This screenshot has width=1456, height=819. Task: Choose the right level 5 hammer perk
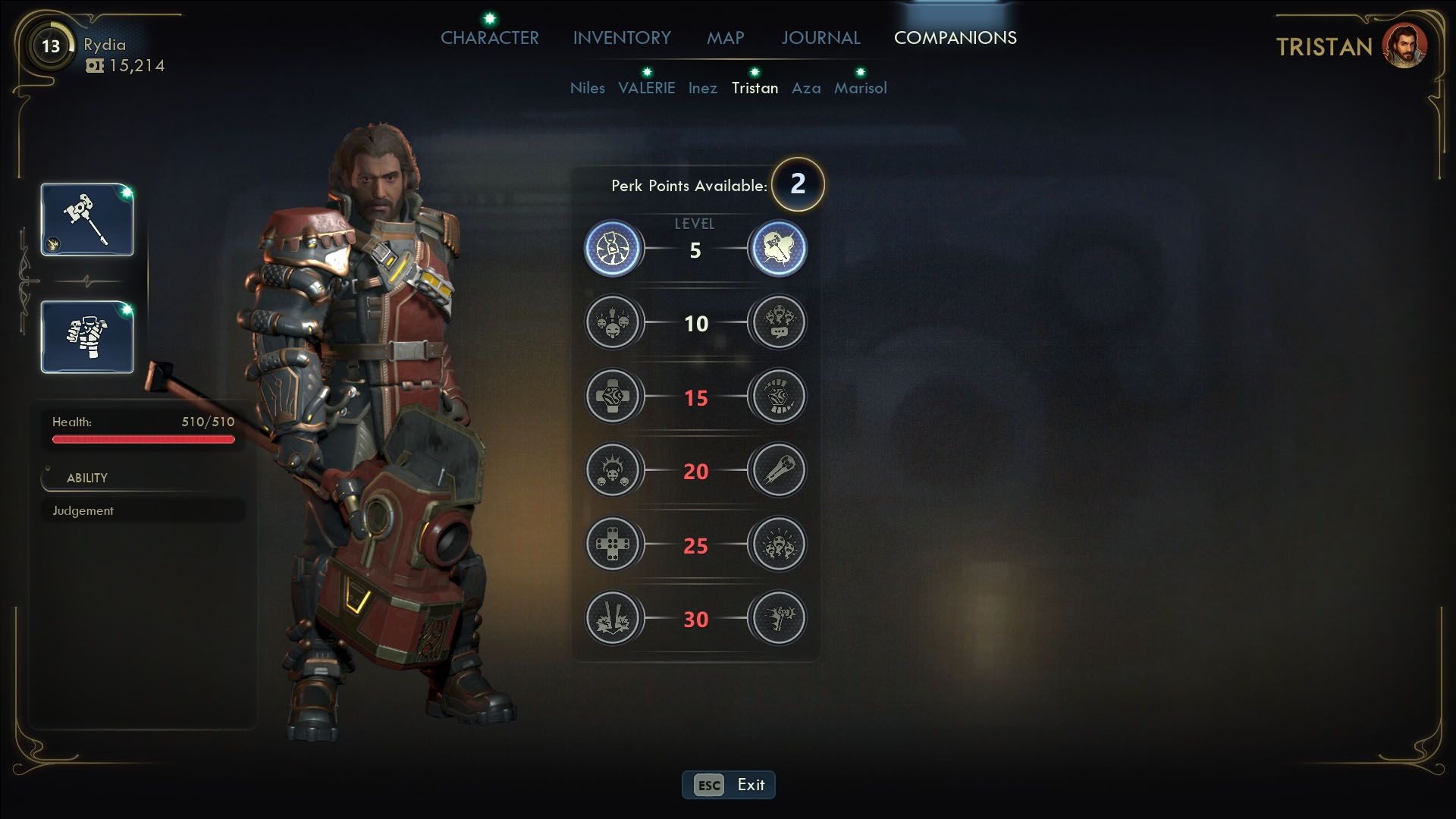pos(777,249)
